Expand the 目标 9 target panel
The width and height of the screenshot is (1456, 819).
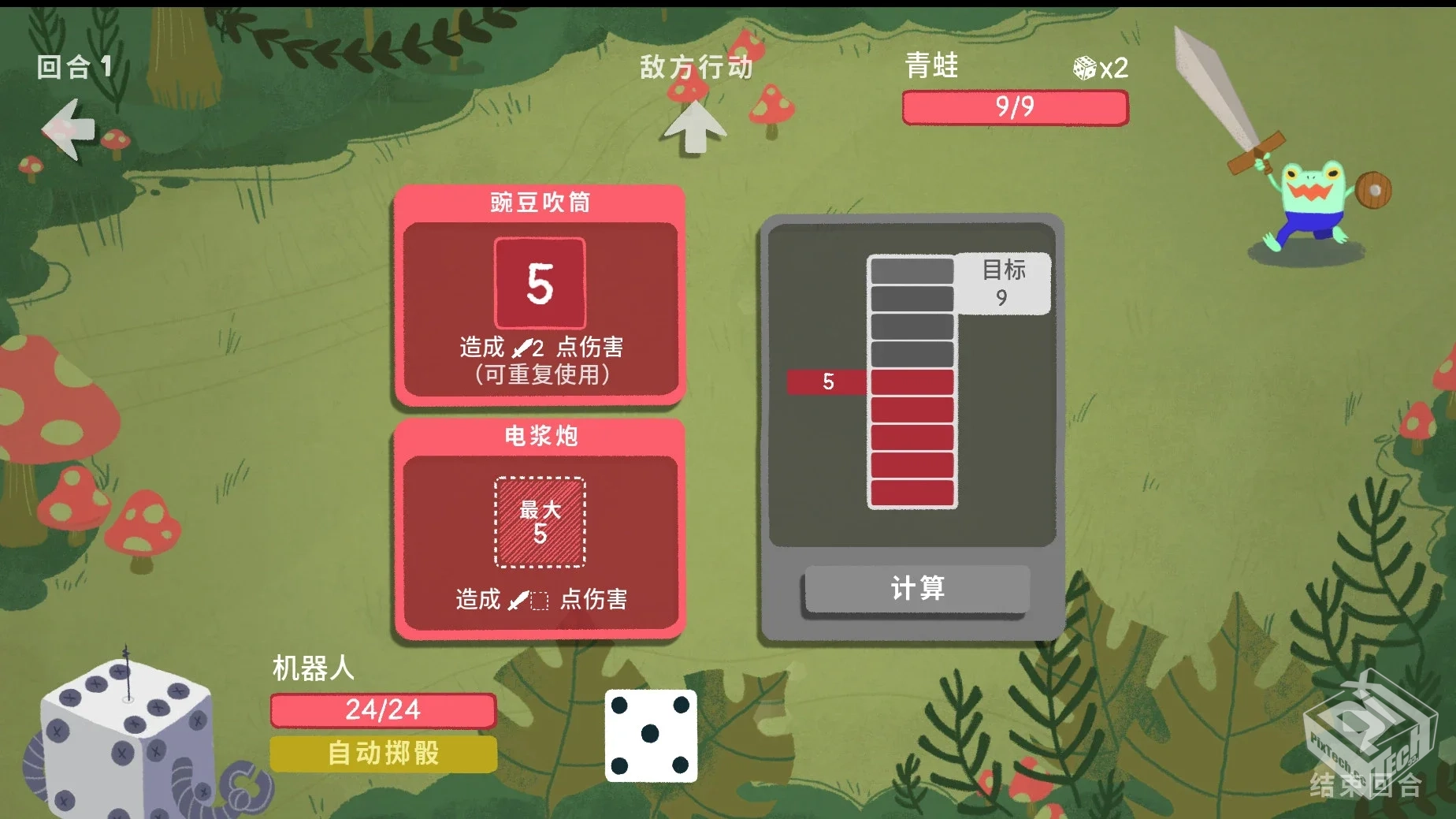coord(1003,285)
